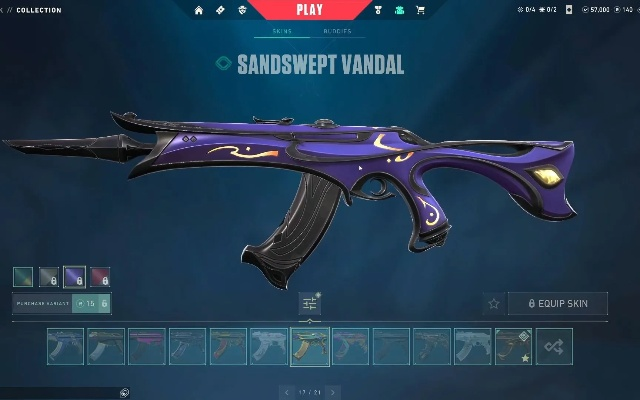
Task: Select the default green variant swatch
Action: point(23,276)
